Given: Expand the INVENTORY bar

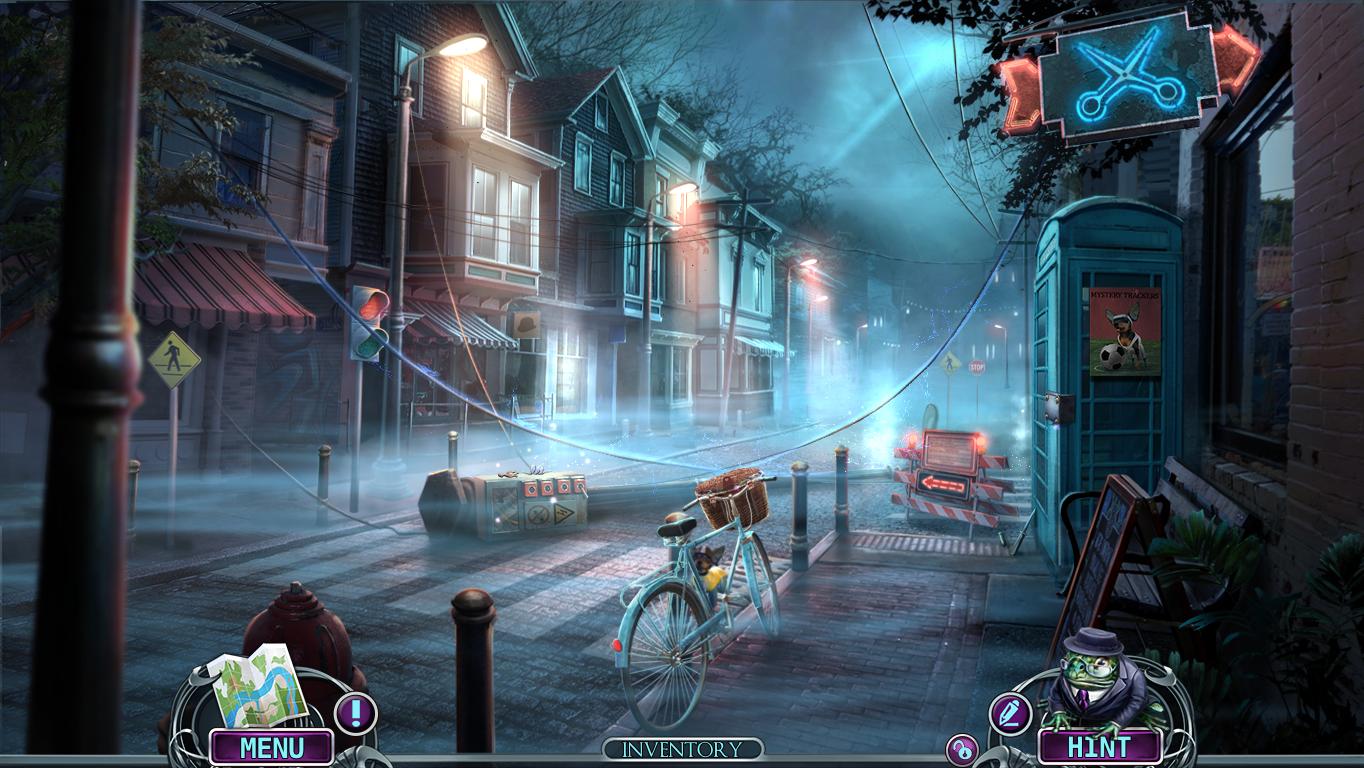Looking at the screenshot, I should click(x=682, y=749).
